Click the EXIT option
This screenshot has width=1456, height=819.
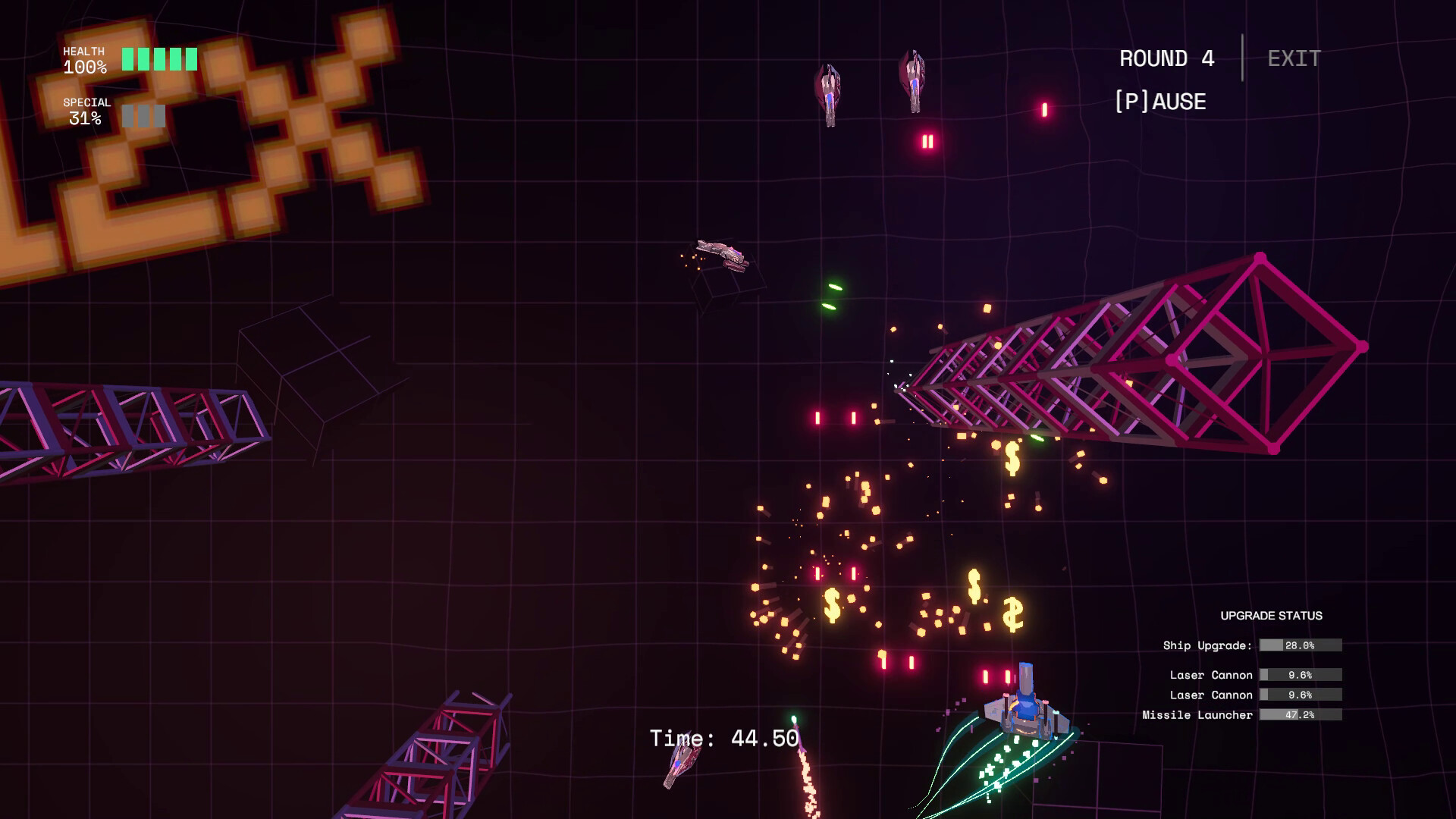(x=1291, y=58)
